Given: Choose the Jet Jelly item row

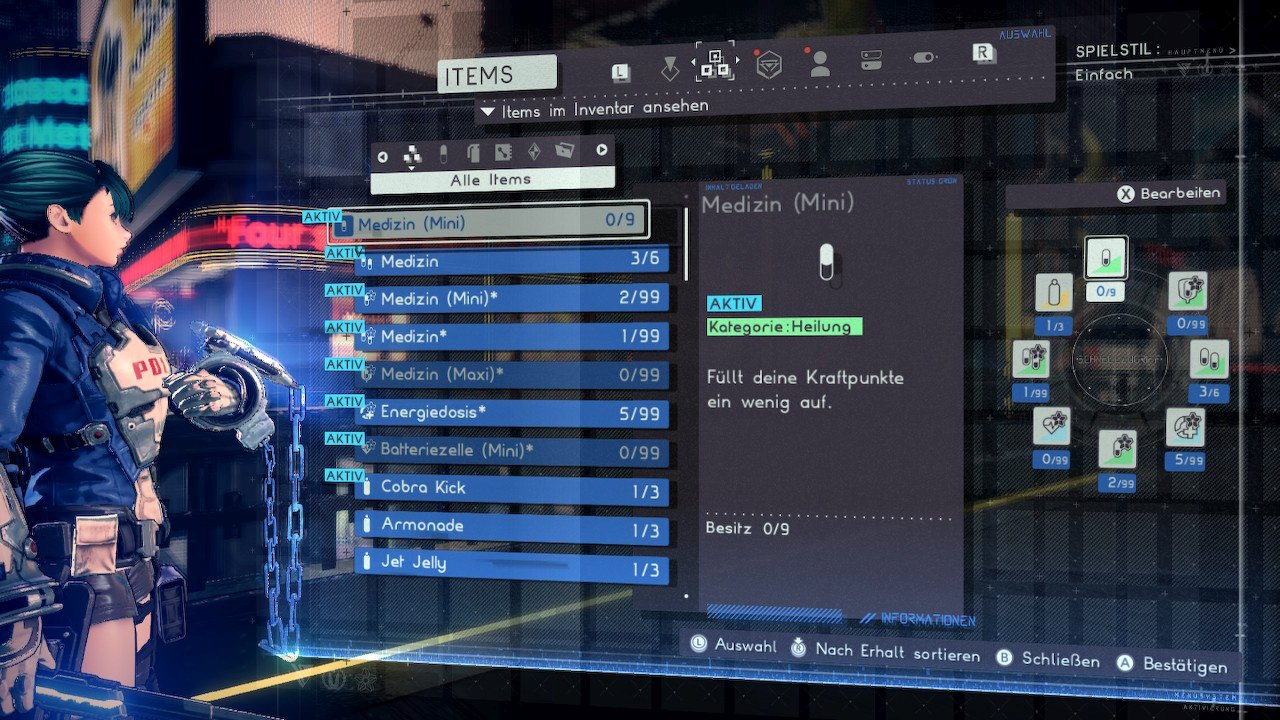Looking at the screenshot, I should [512, 563].
